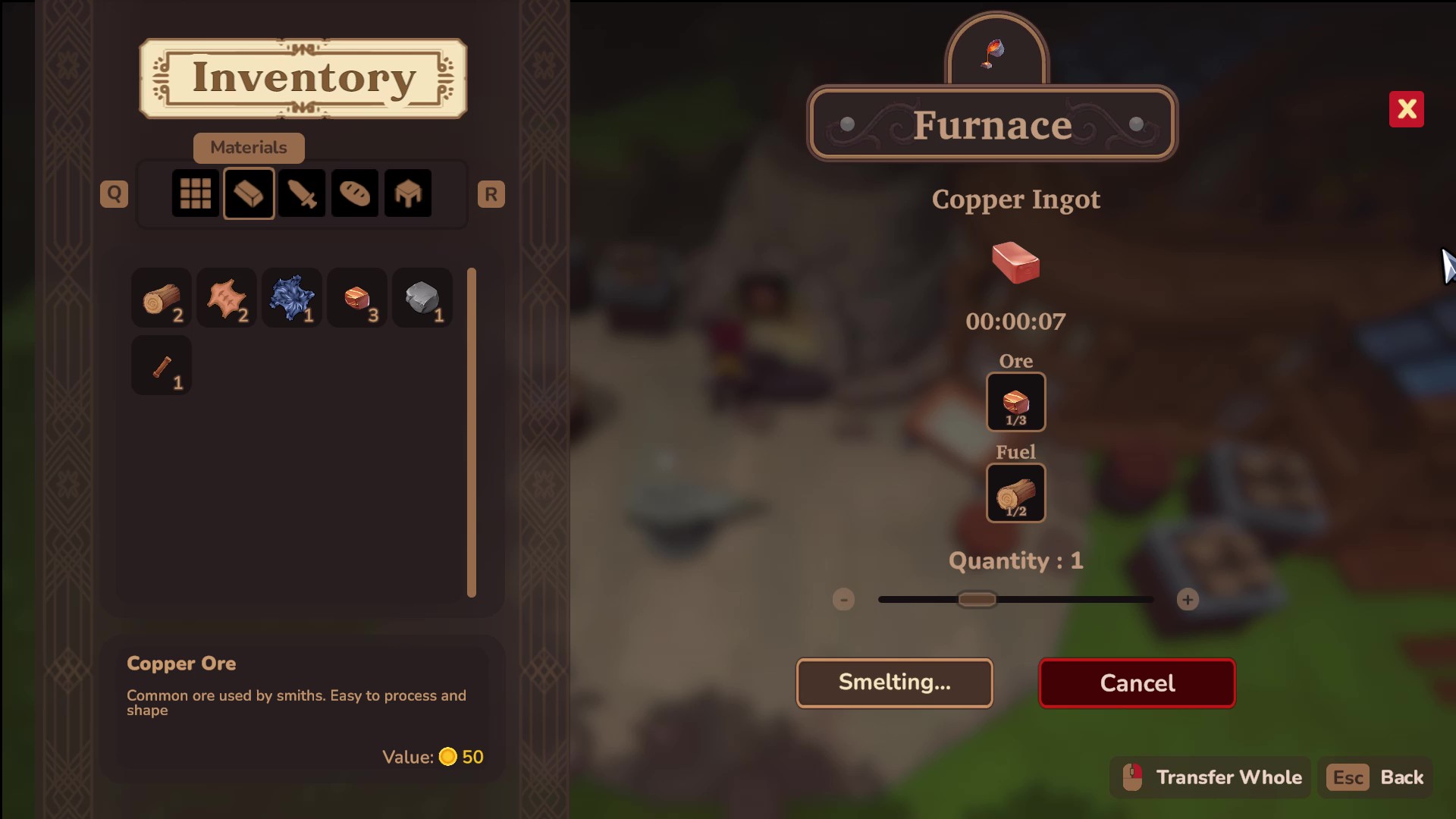Click the Smelting... button
The width and height of the screenshot is (1456, 819).
894,683
